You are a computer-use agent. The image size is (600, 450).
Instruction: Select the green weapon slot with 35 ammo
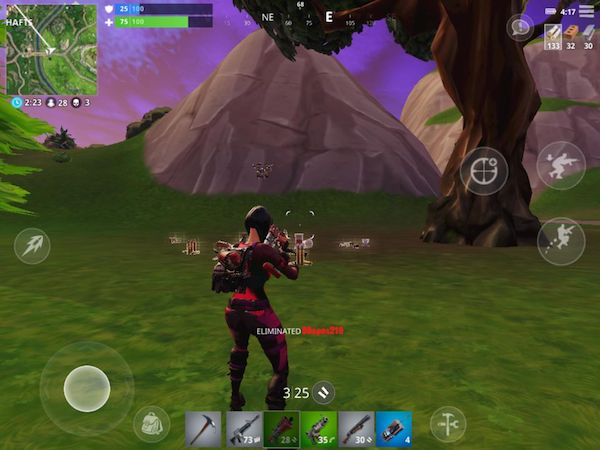tap(319, 429)
